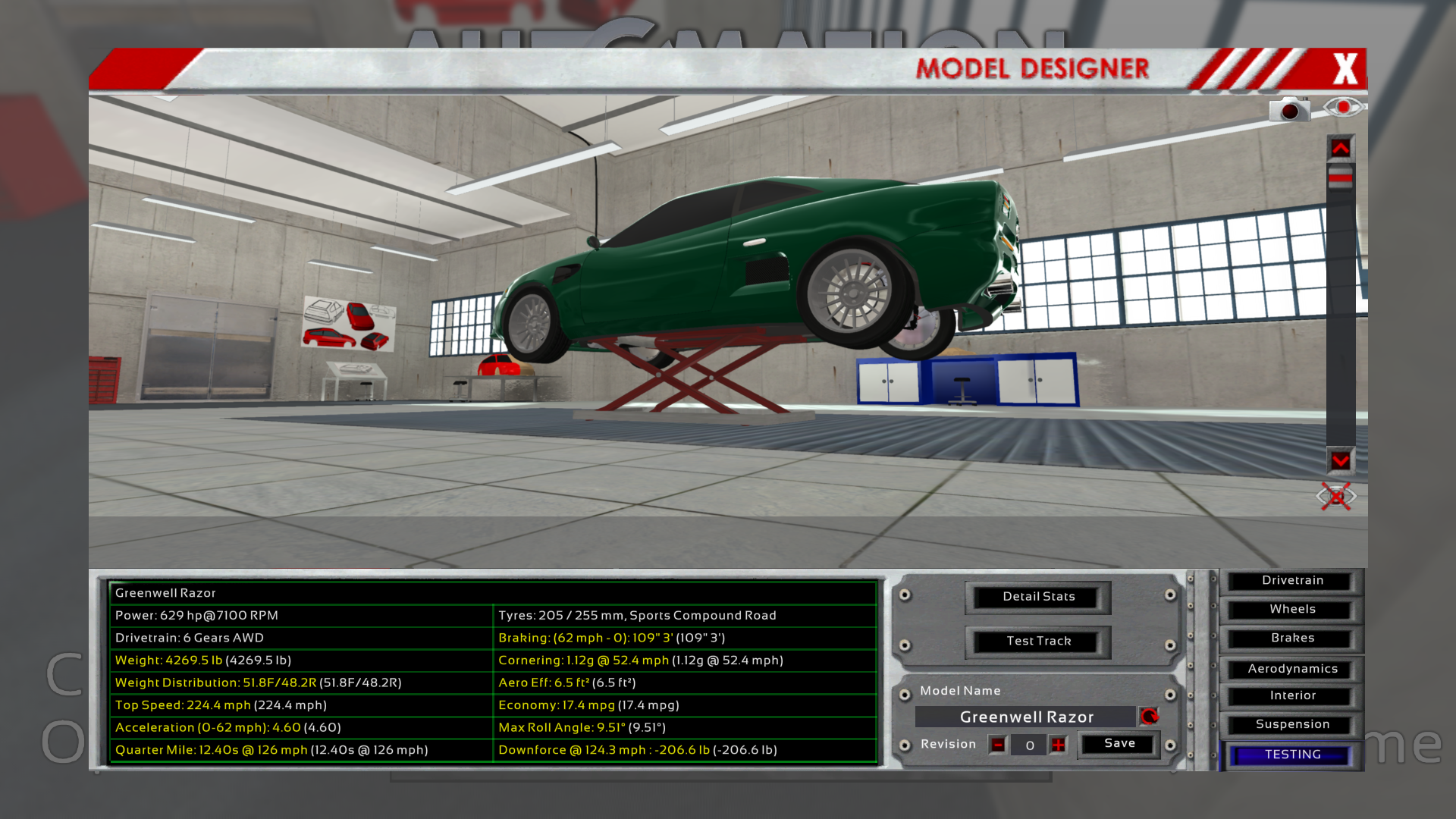Screen dimensions: 1456x819
Task: Edit the Greenwell Razor model name field
Action: pyautogui.click(x=1026, y=717)
